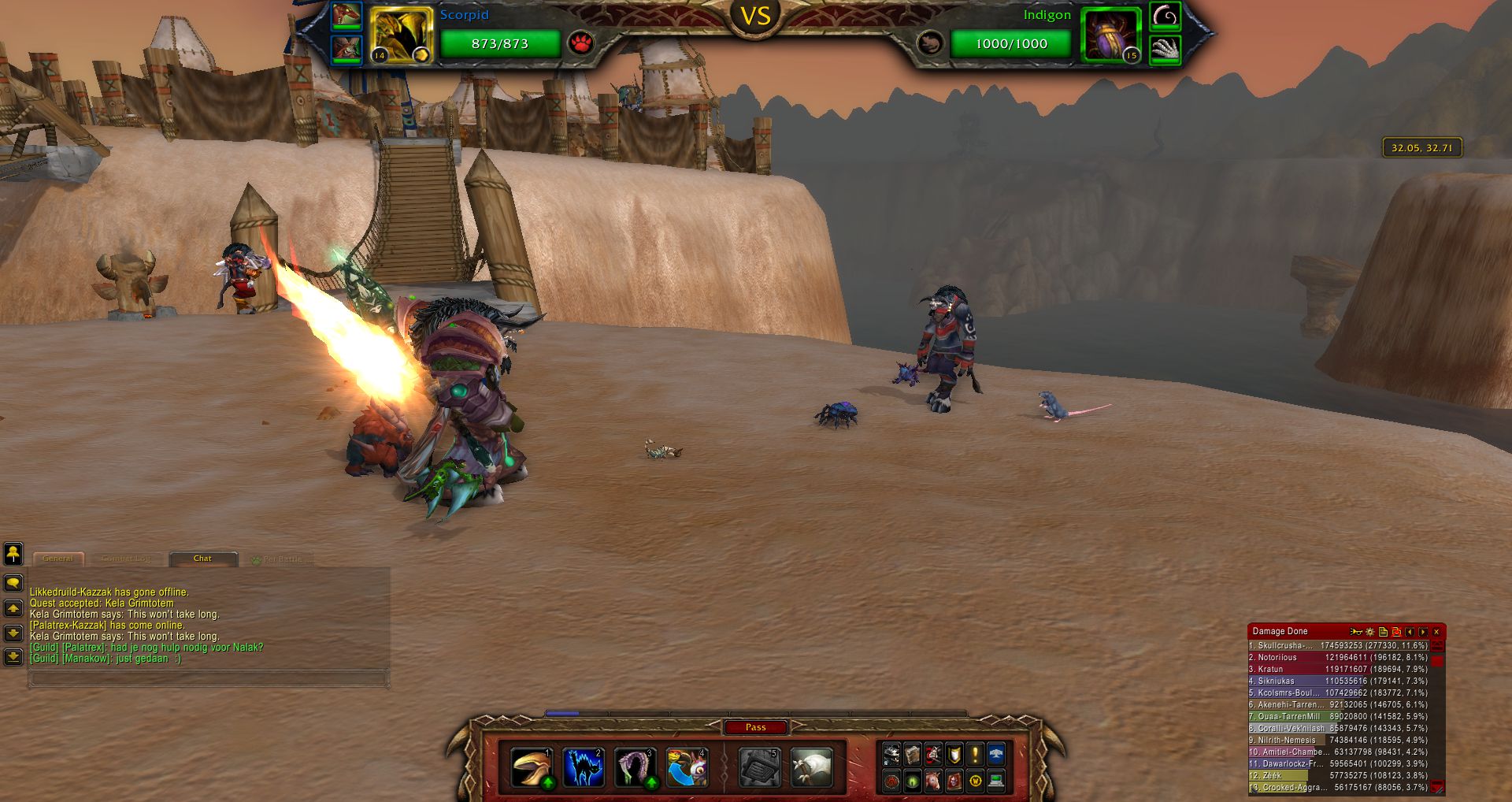Click Scorpid's pet portrait at top

[401, 35]
